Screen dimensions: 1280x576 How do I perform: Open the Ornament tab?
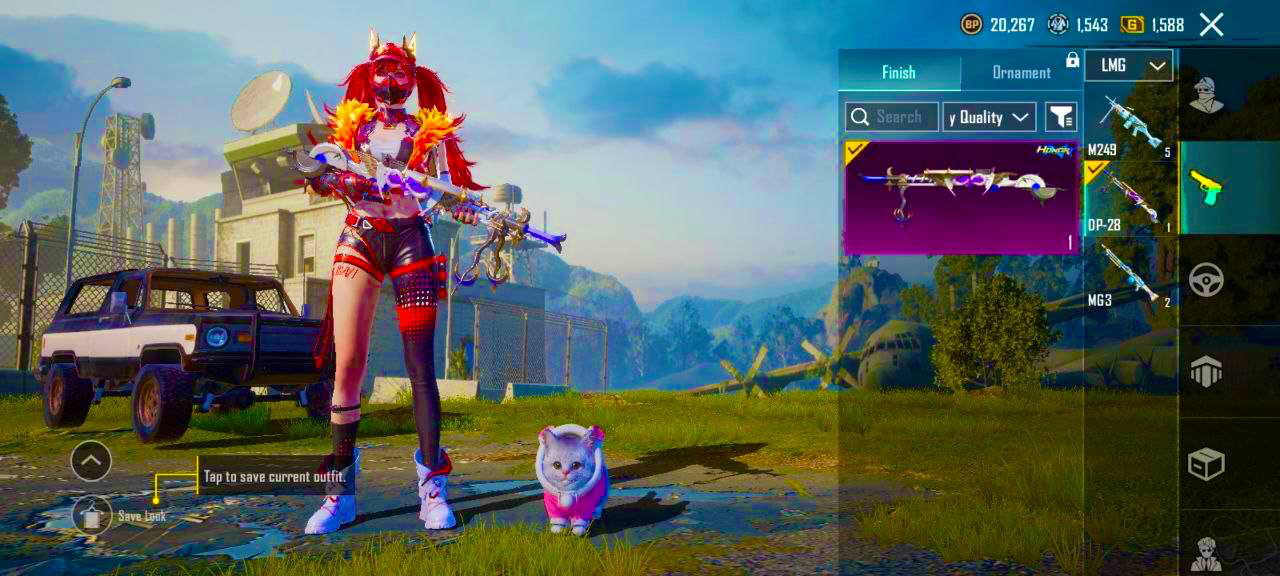coord(1021,72)
